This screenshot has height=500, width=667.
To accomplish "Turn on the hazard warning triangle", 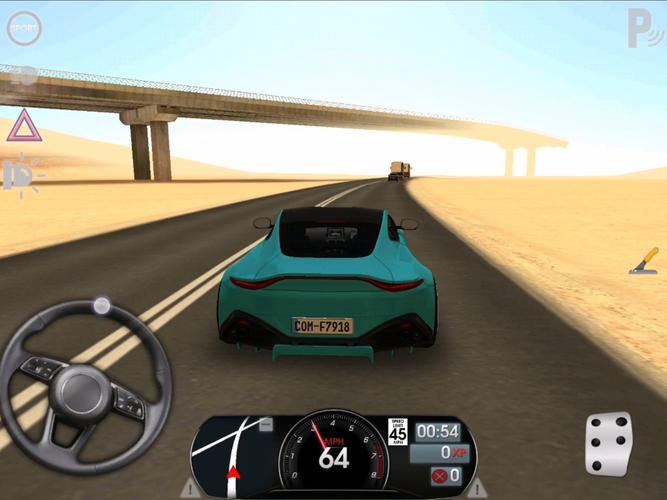I will [24, 127].
